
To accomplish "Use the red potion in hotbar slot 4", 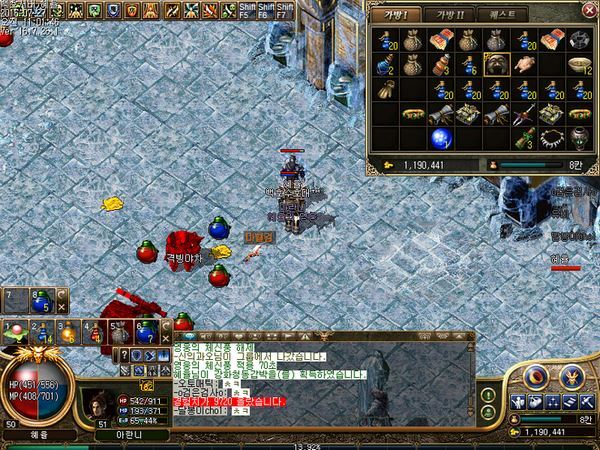I will (x=93, y=332).
